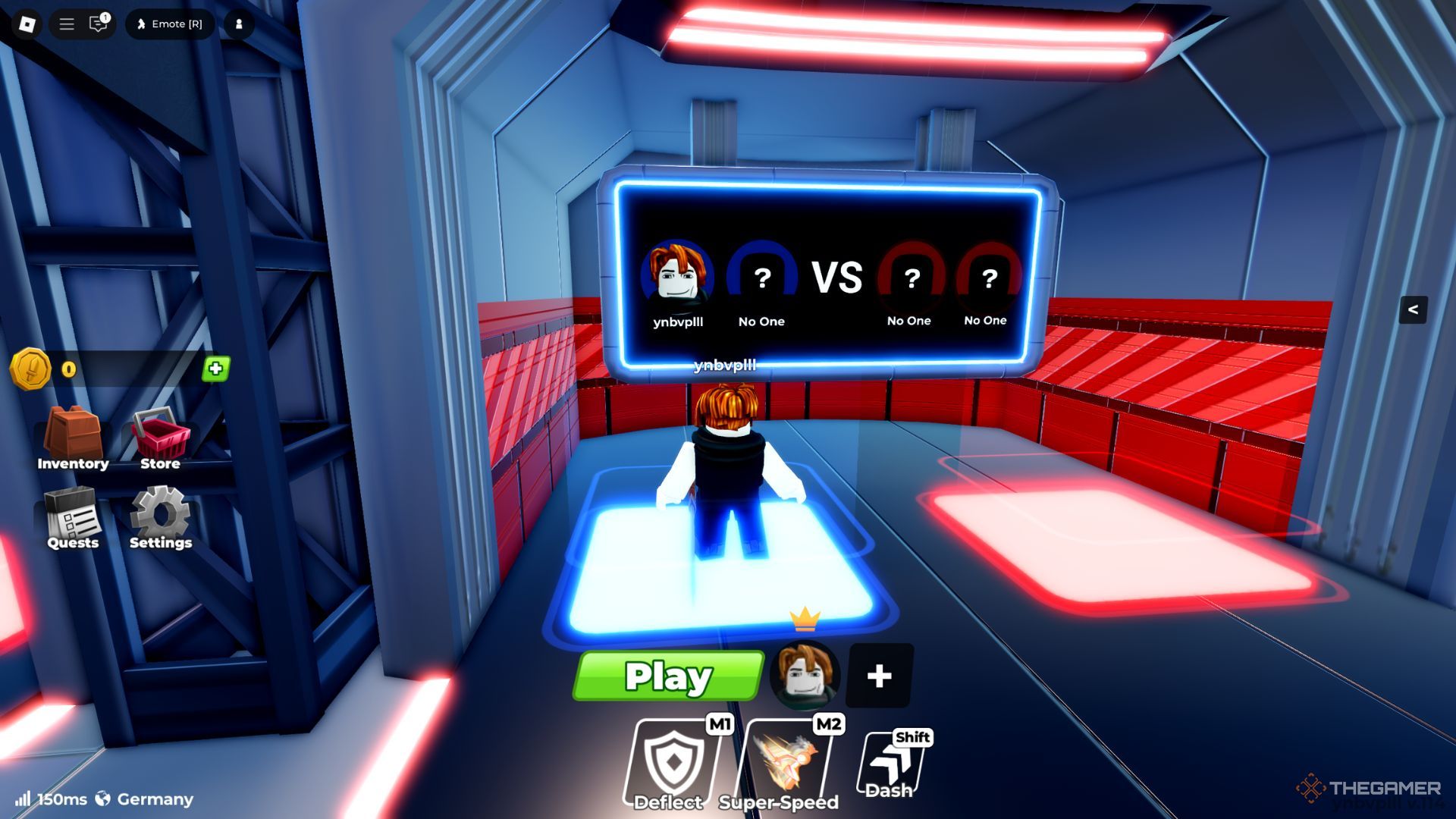Open the Roblox hamburger menu
This screenshot has width=1456, height=819.
tap(67, 24)
